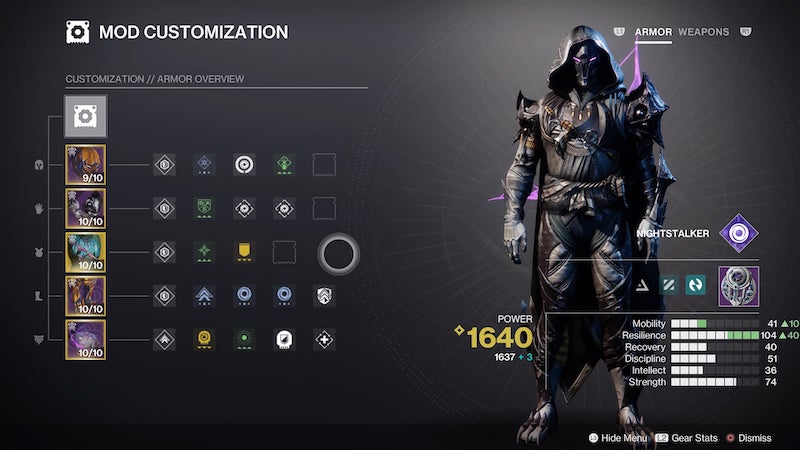Switch to the Weapons tab
The width and height of the screenshot is (800, 450).
[x=703, y=32]
